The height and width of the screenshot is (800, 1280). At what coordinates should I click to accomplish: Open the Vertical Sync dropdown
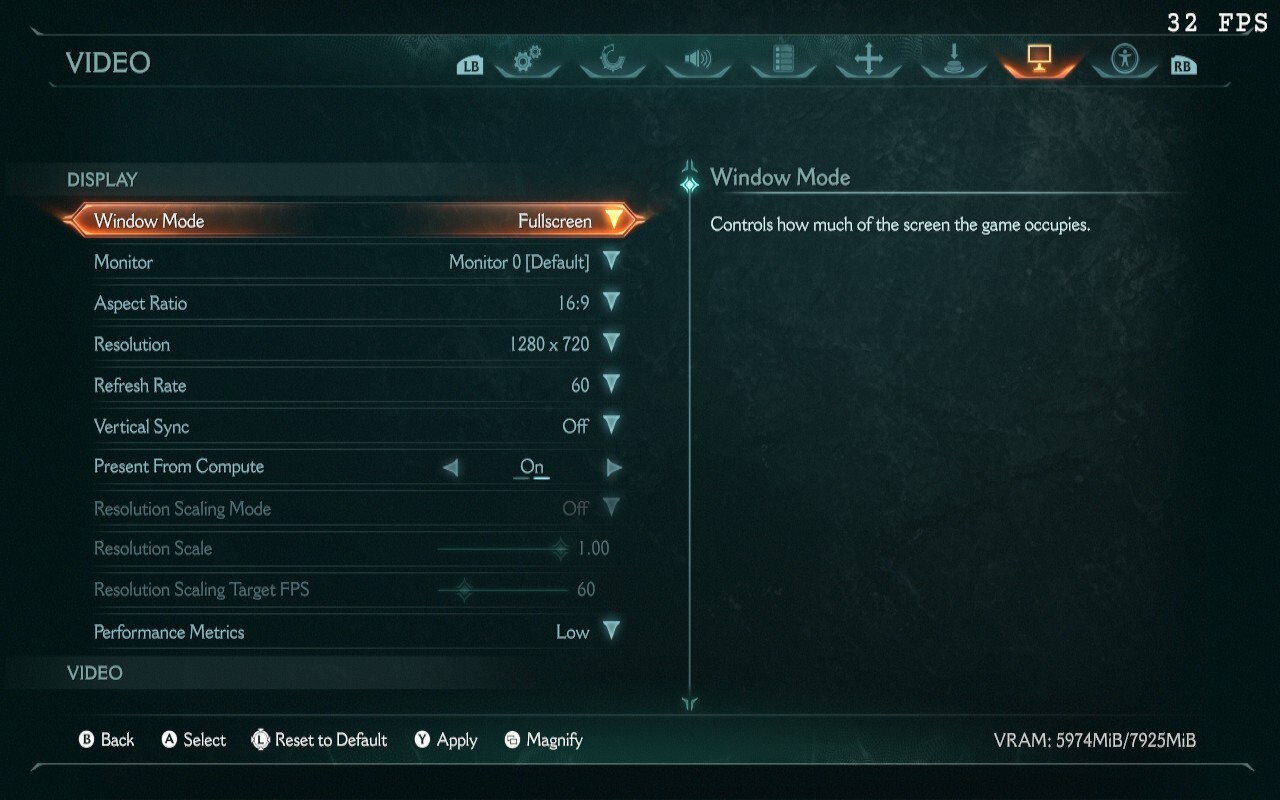pos(611,425)
